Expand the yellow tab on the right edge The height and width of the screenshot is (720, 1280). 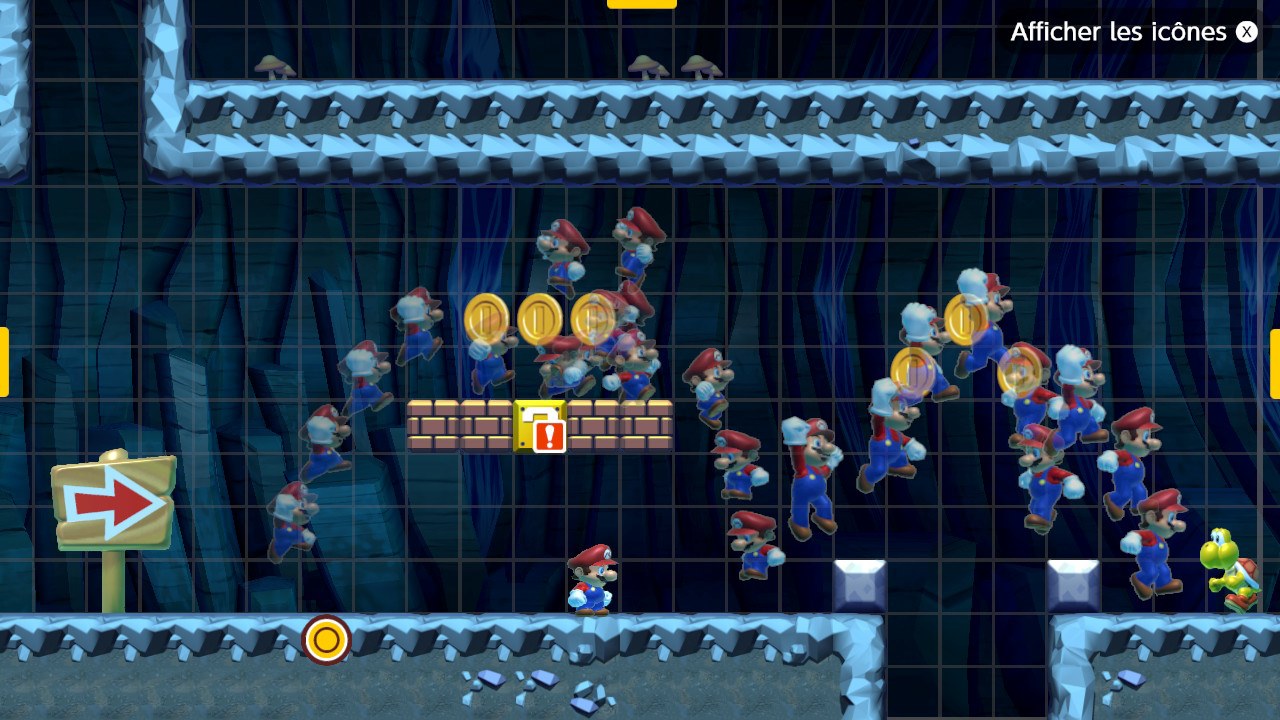(1275, 363)
